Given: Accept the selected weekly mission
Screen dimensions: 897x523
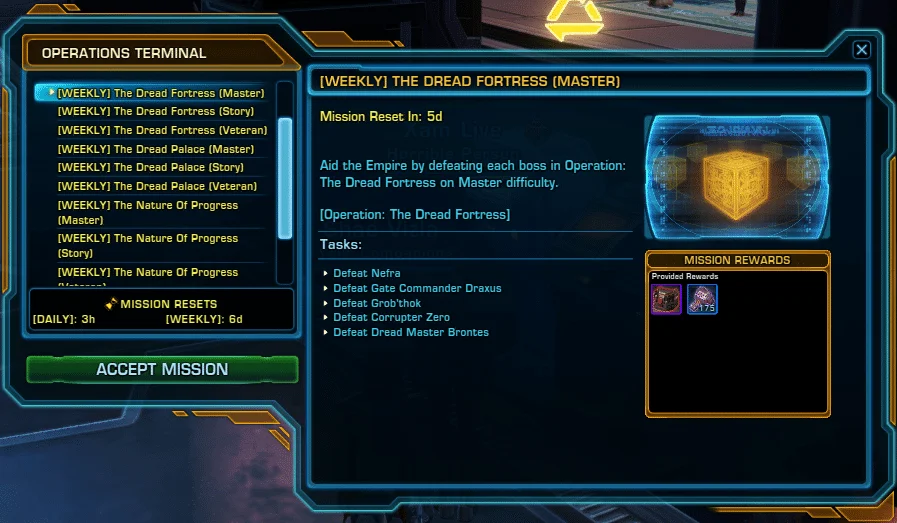Looking at the screenshot, I should pos(162,369).
